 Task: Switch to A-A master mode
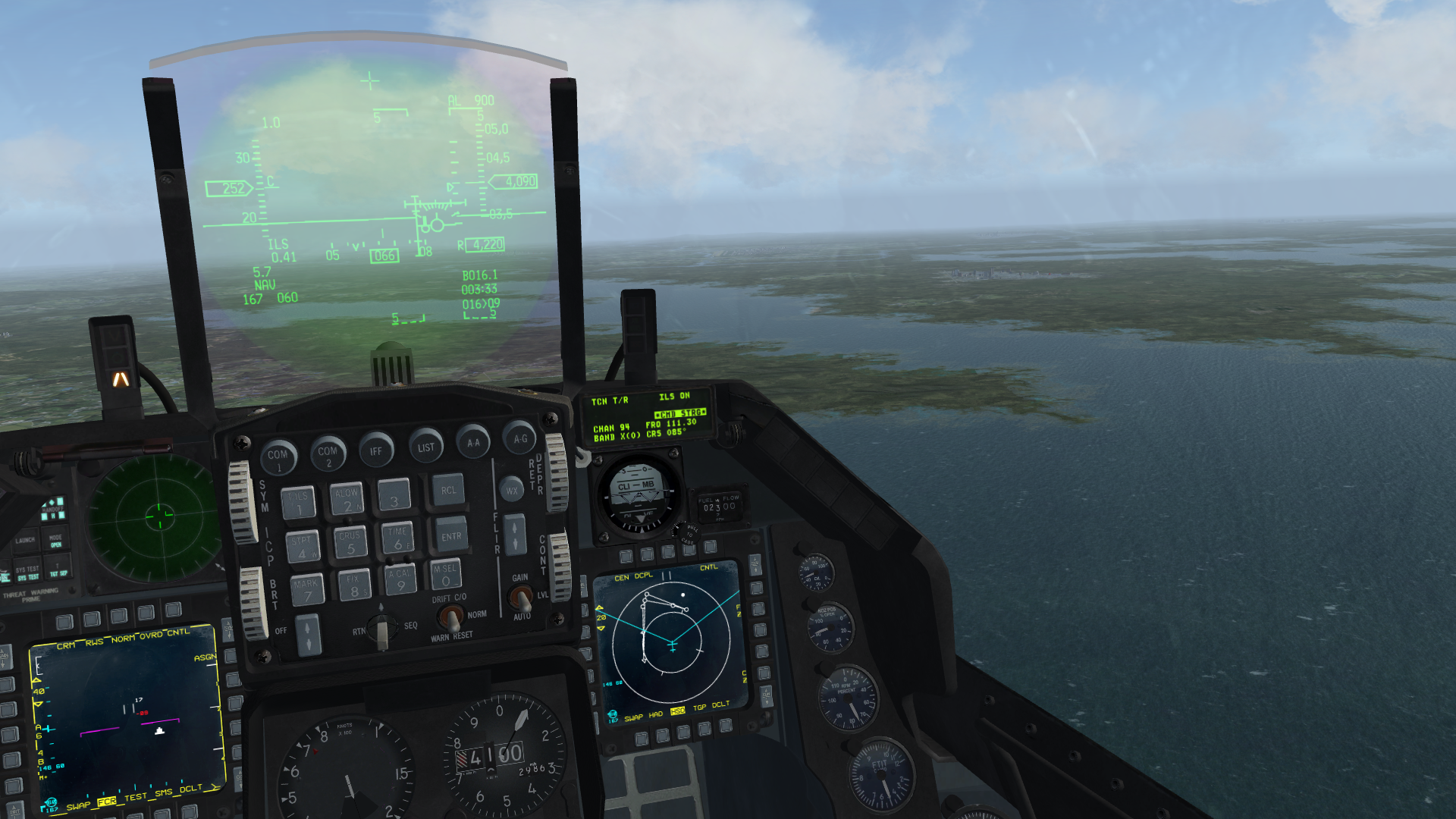473,442
